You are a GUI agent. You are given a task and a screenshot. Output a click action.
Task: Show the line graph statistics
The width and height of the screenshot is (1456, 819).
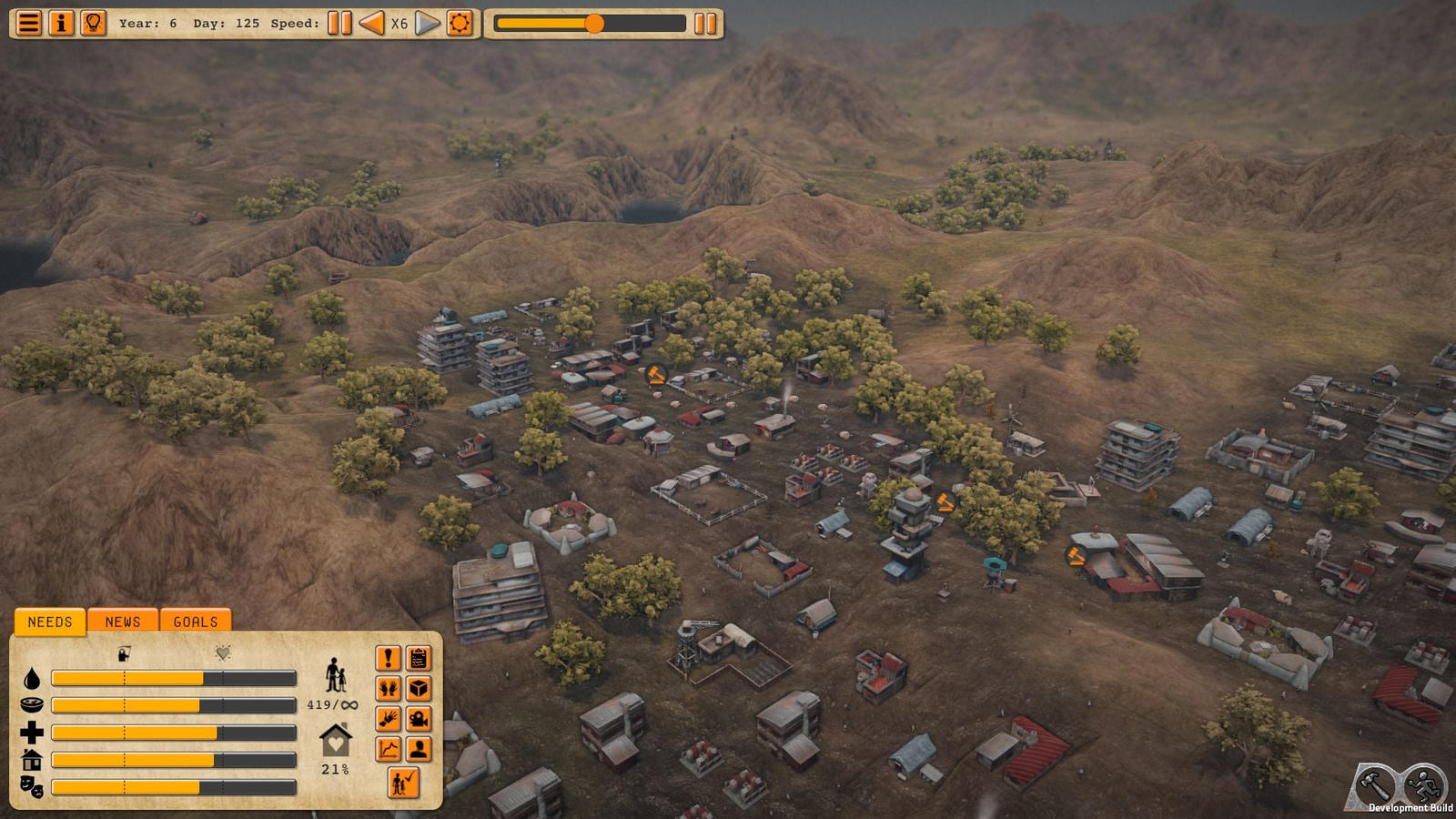tap(389, 749)
